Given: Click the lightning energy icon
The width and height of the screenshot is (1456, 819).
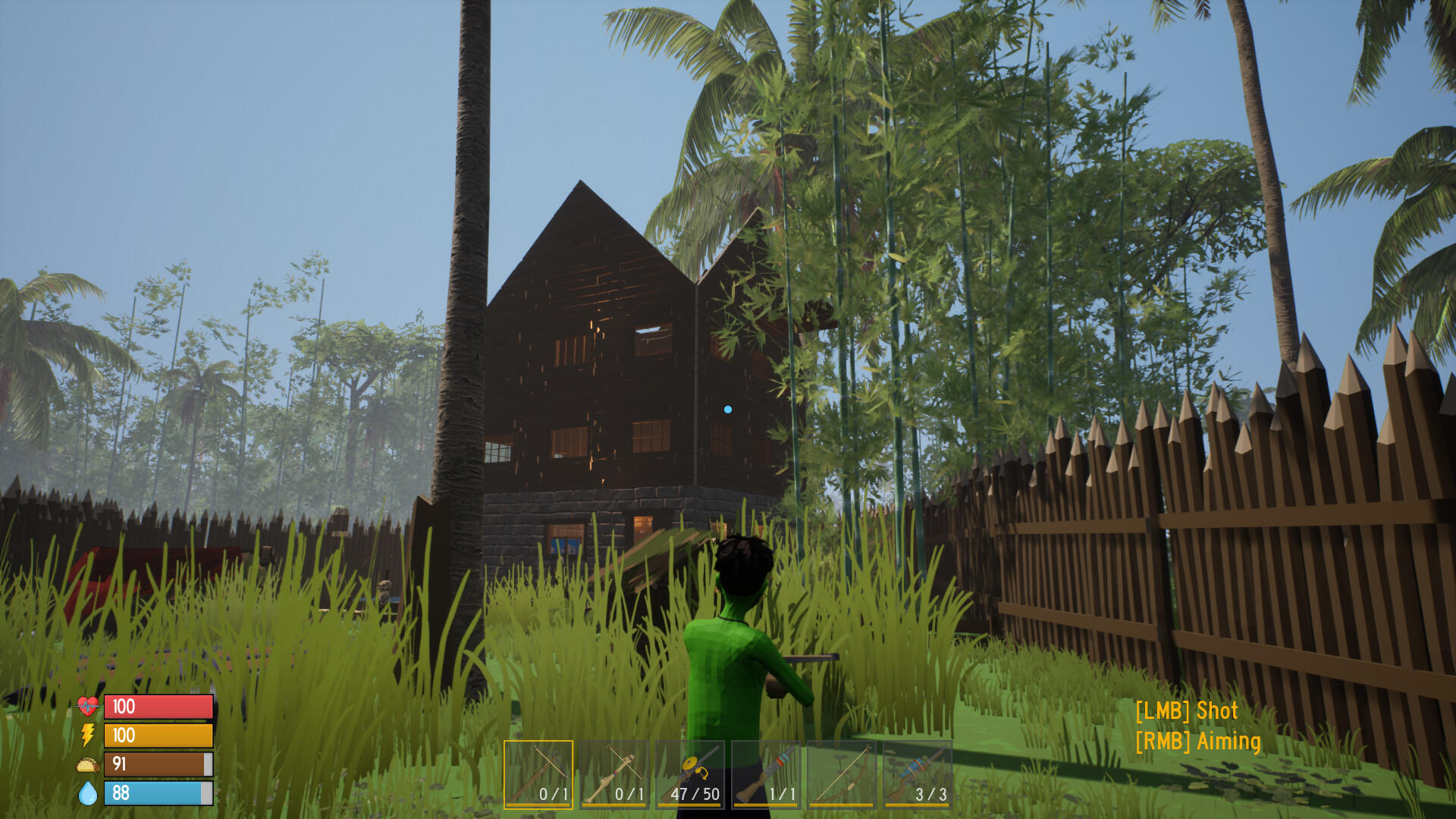Looking at the screenshot, I should [86, 736].
